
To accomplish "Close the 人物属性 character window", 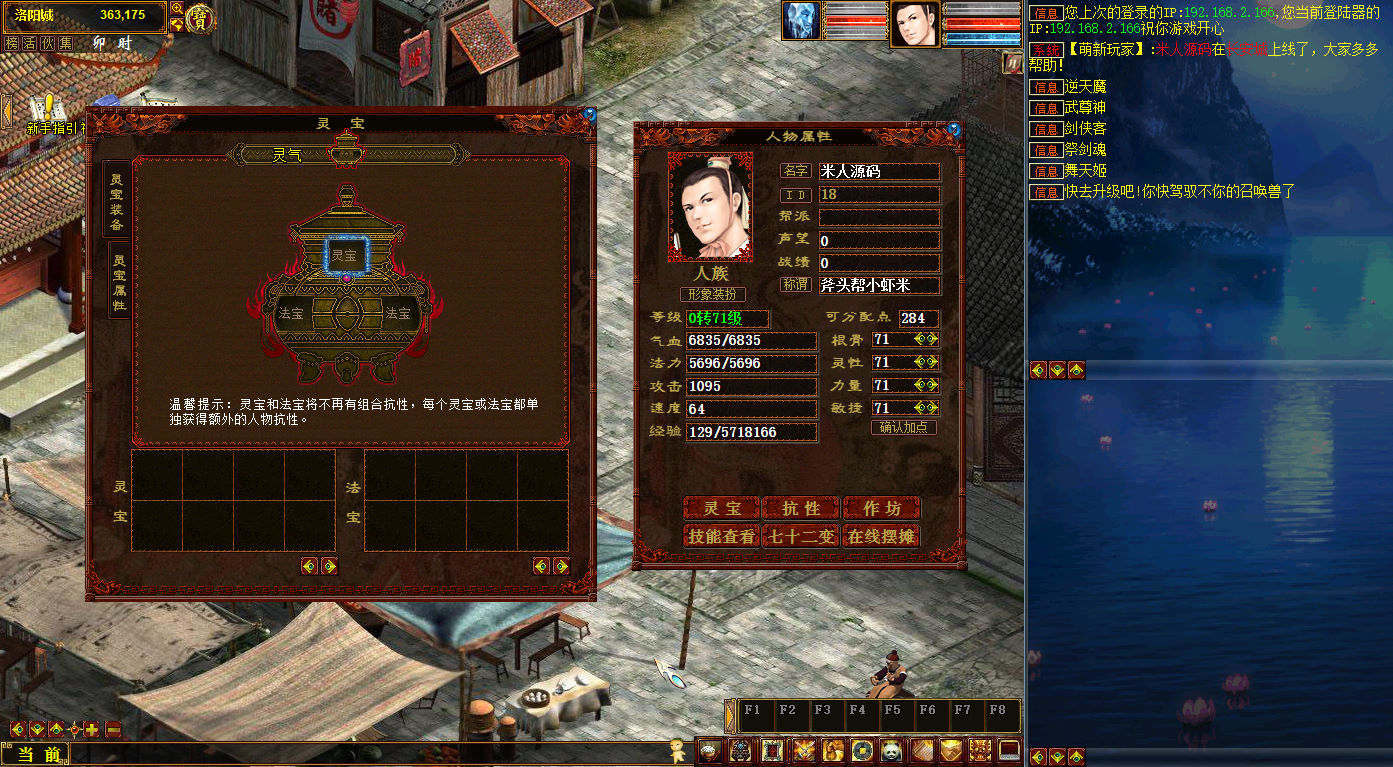I will coord(954,129).
